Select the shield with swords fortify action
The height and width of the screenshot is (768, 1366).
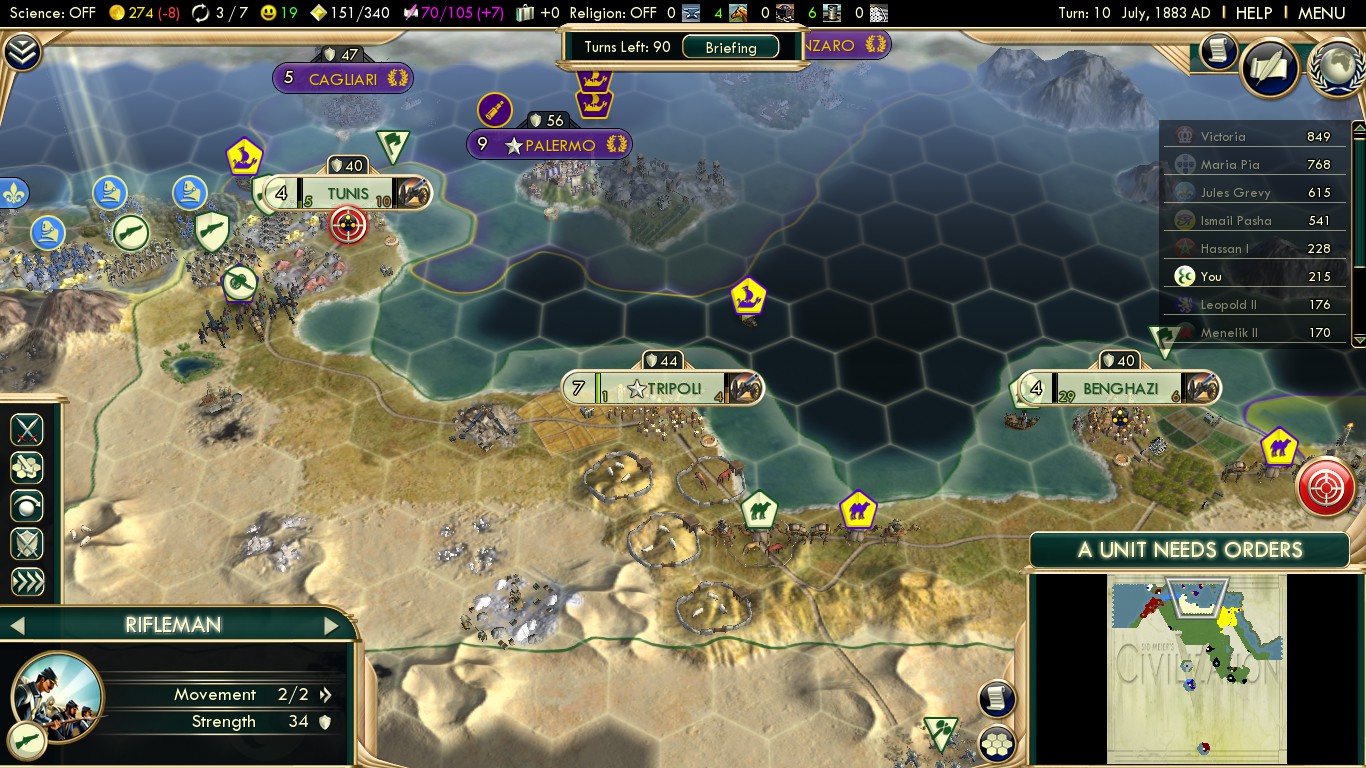point(27,544)
